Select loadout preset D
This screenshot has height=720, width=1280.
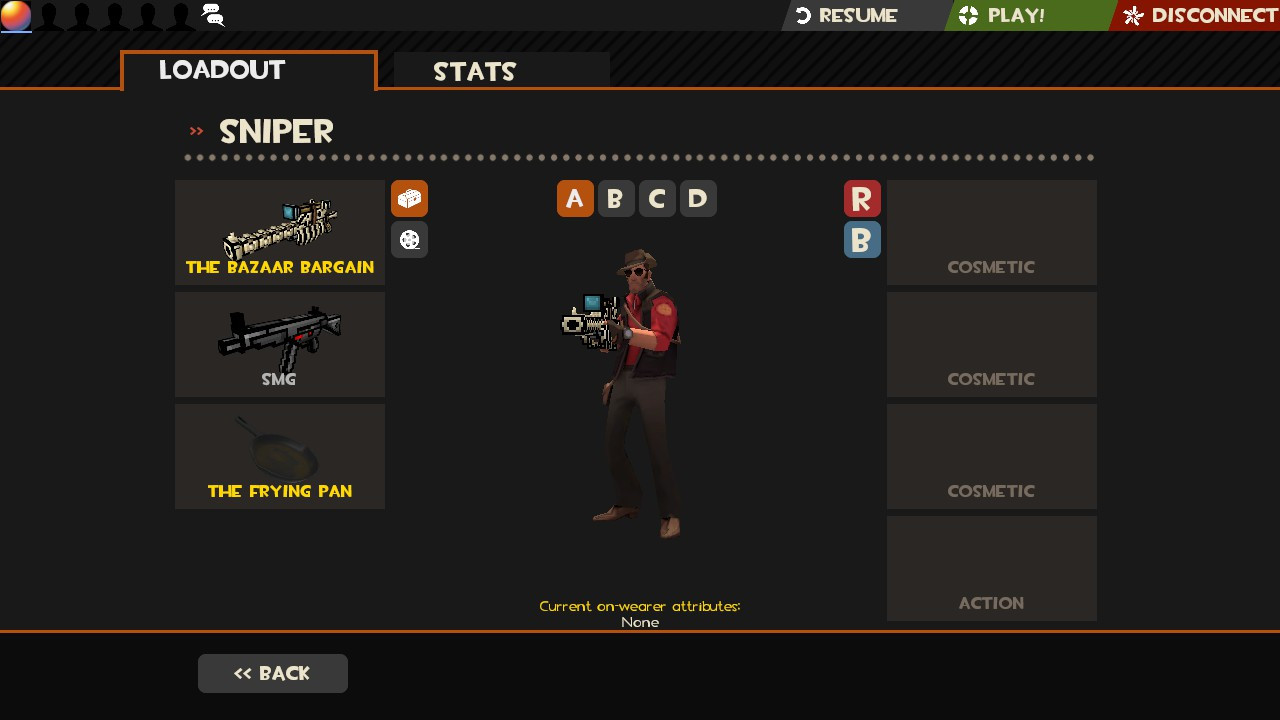pos(698,198)
